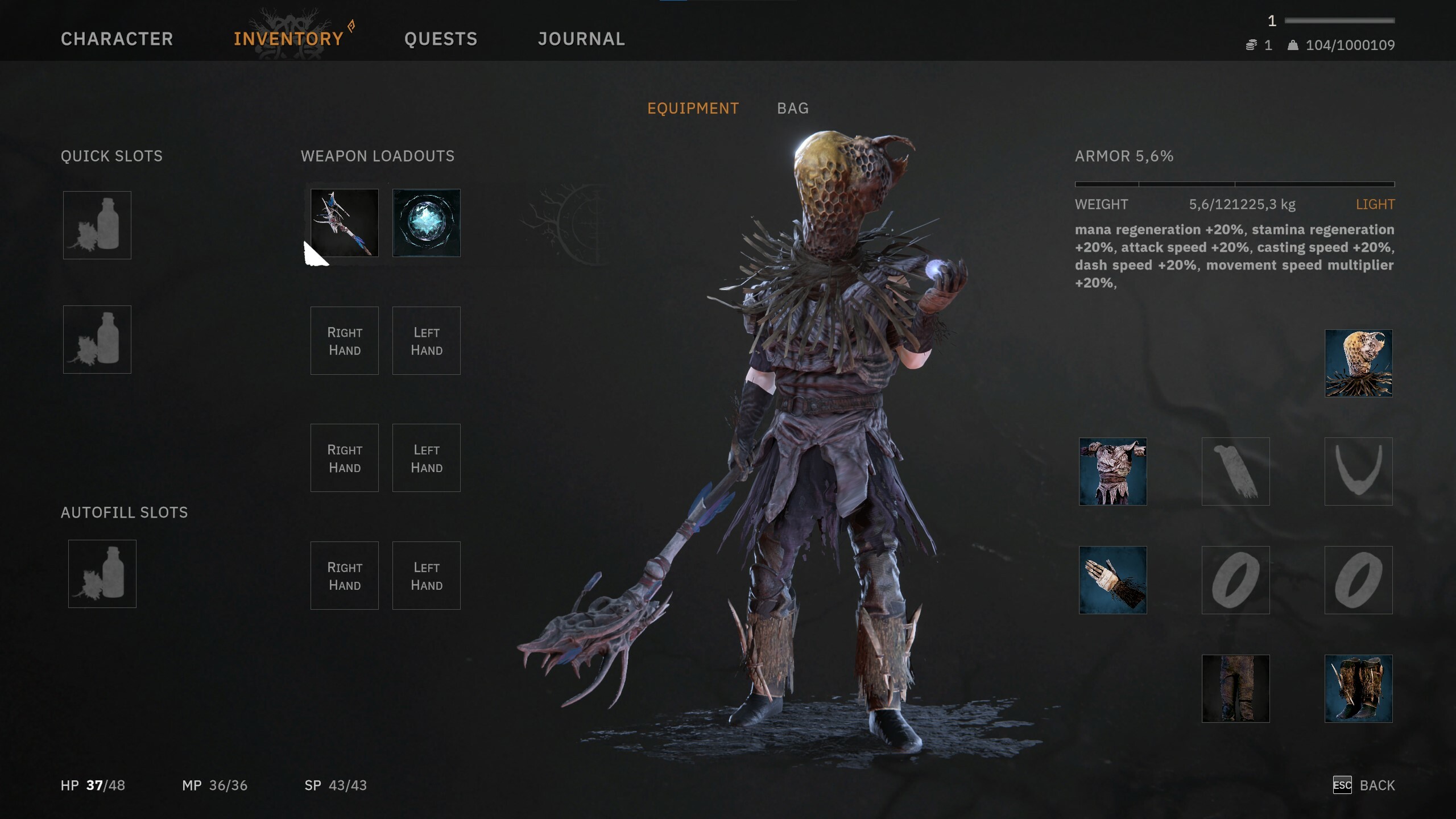
Task: Select the equipped staff weapon slot
Action: click(x=345, y=223)
